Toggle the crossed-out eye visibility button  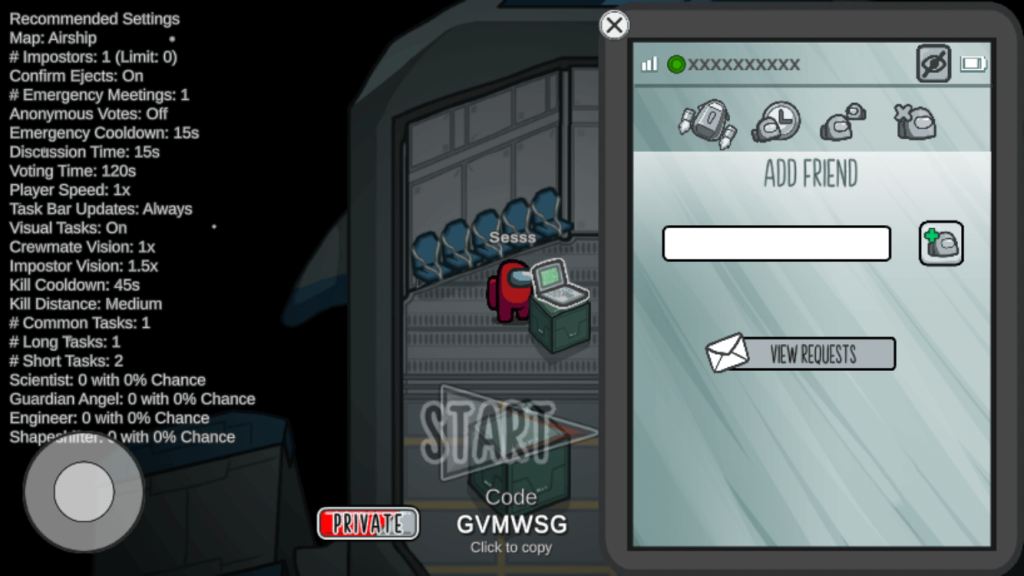coord(933,64)
